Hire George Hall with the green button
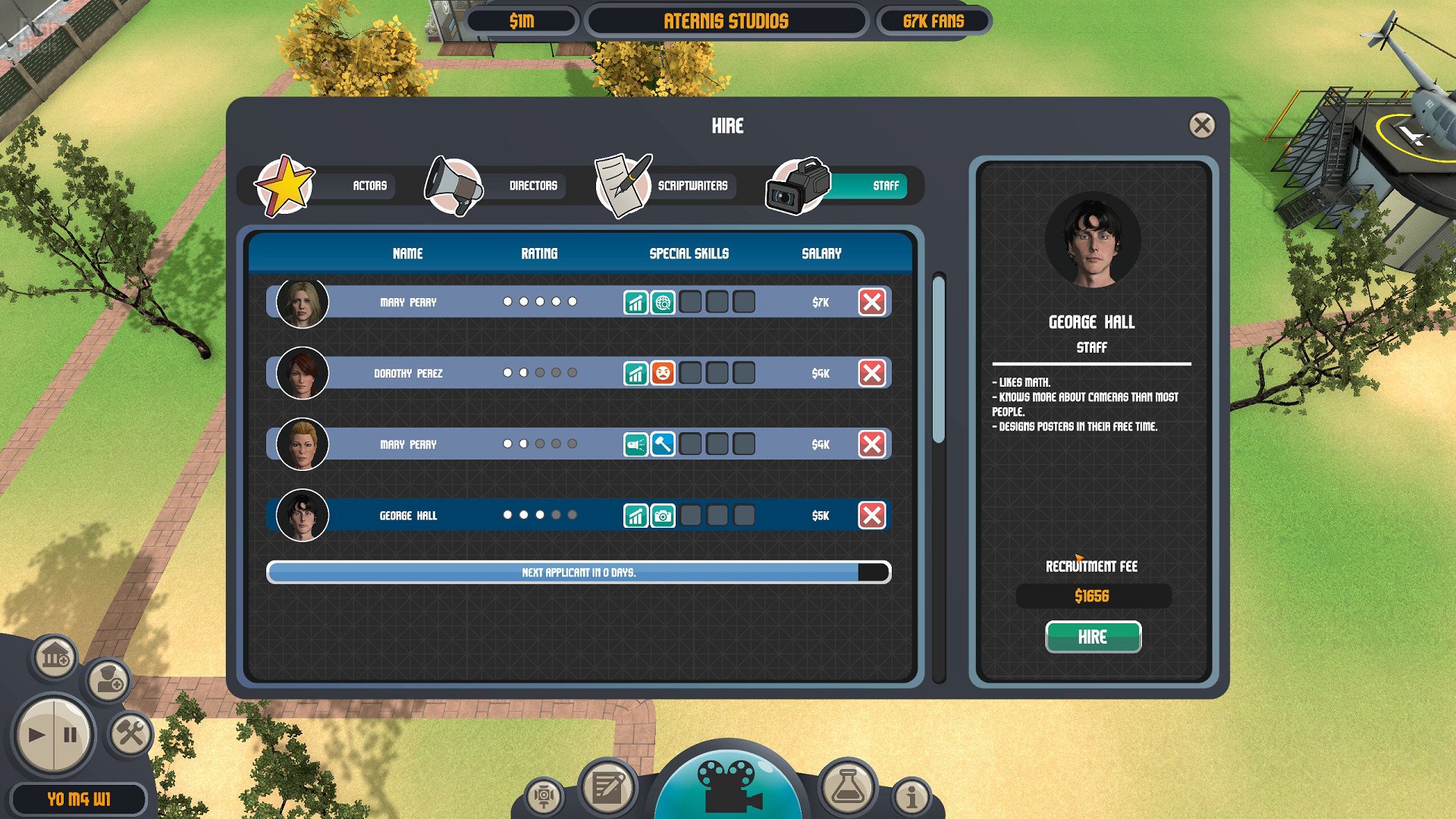Screen dimensions: 1456x819 click(1092, 637)
